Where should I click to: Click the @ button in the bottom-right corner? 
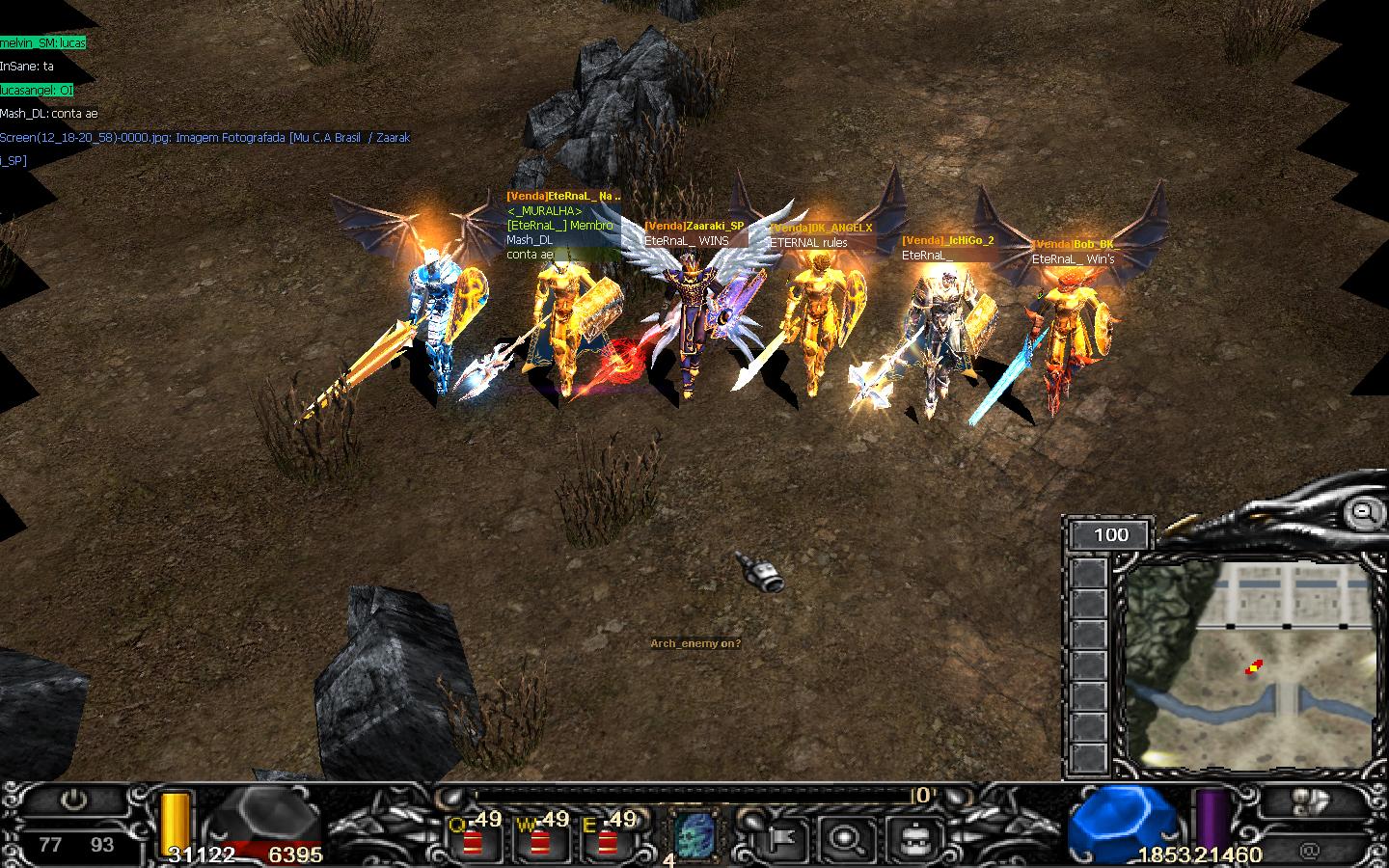(1309, 851)
